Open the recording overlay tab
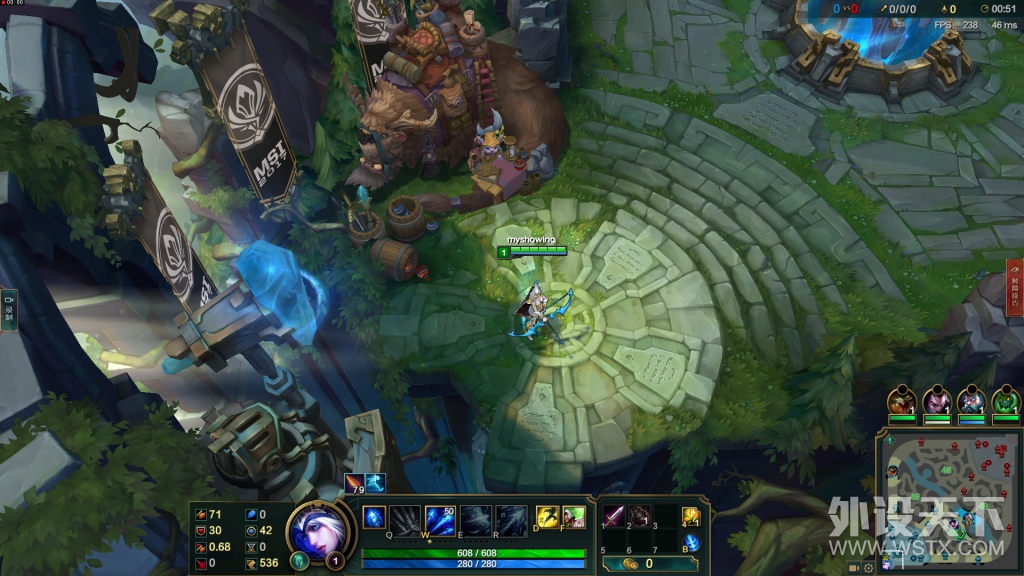 [9, 311]
